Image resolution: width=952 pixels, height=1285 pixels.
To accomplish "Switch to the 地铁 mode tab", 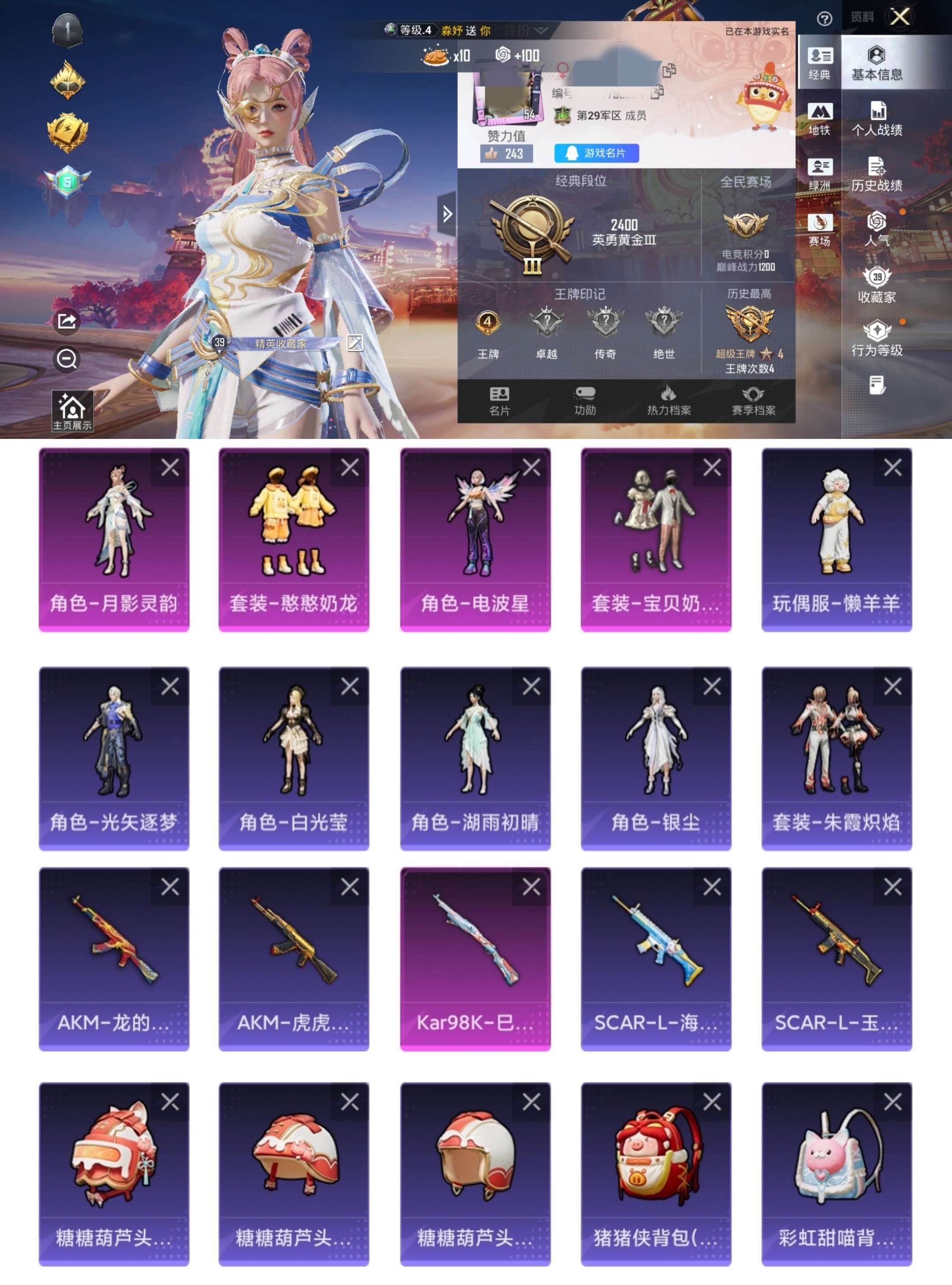I will (820, 119).
